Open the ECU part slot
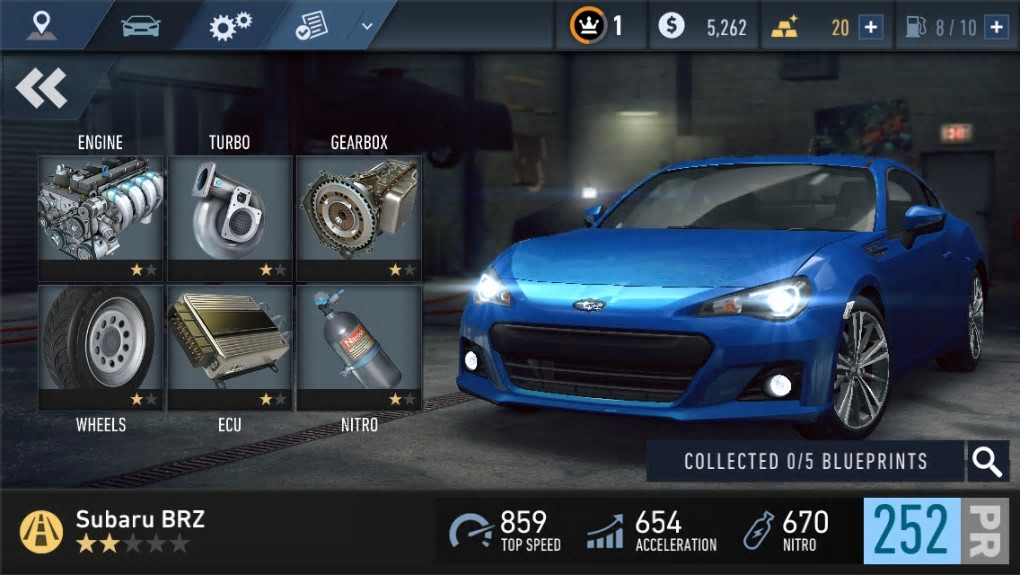Image resolution: width=1020 pixels, height=575 pixels. (x=230, y=346)
